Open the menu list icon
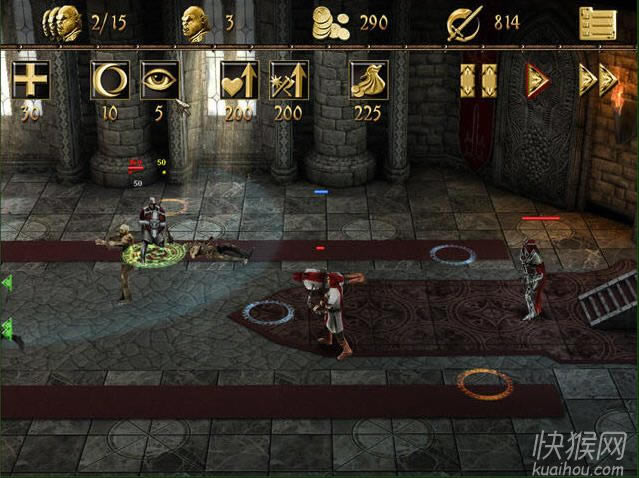Screen dimensions: 639x478 tap(597, 22)
